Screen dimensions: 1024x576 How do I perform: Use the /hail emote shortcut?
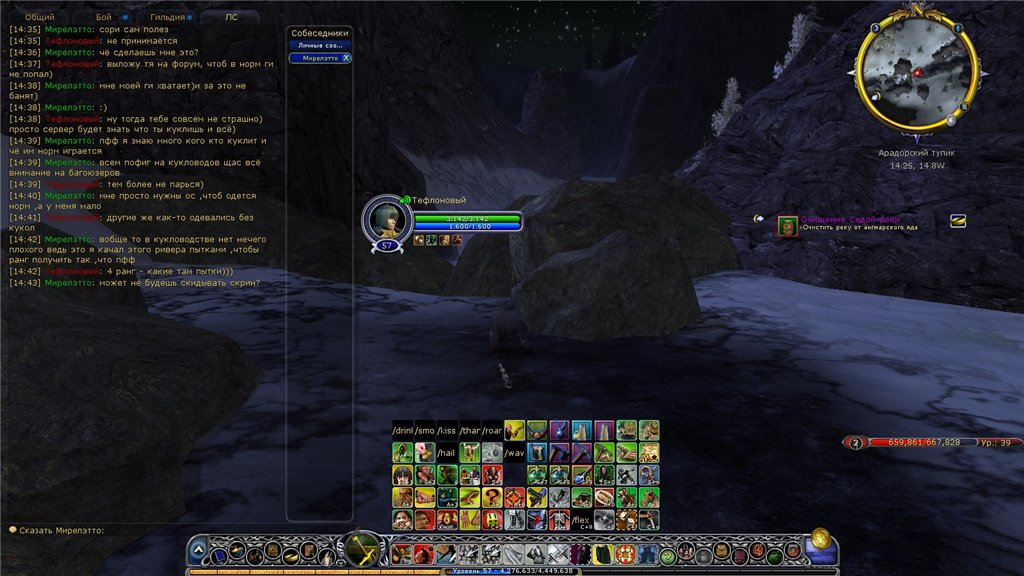tap(447, 452)
